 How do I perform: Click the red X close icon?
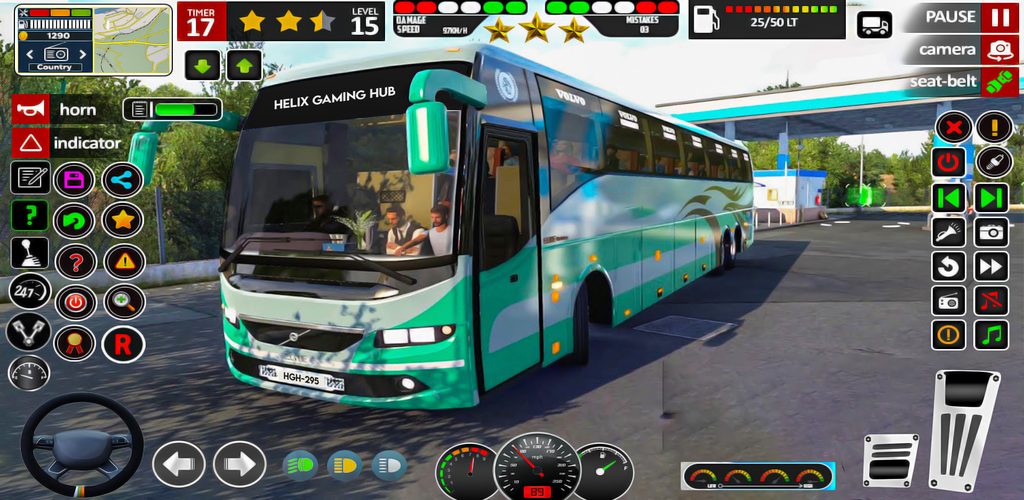click(x=953, y=127)
